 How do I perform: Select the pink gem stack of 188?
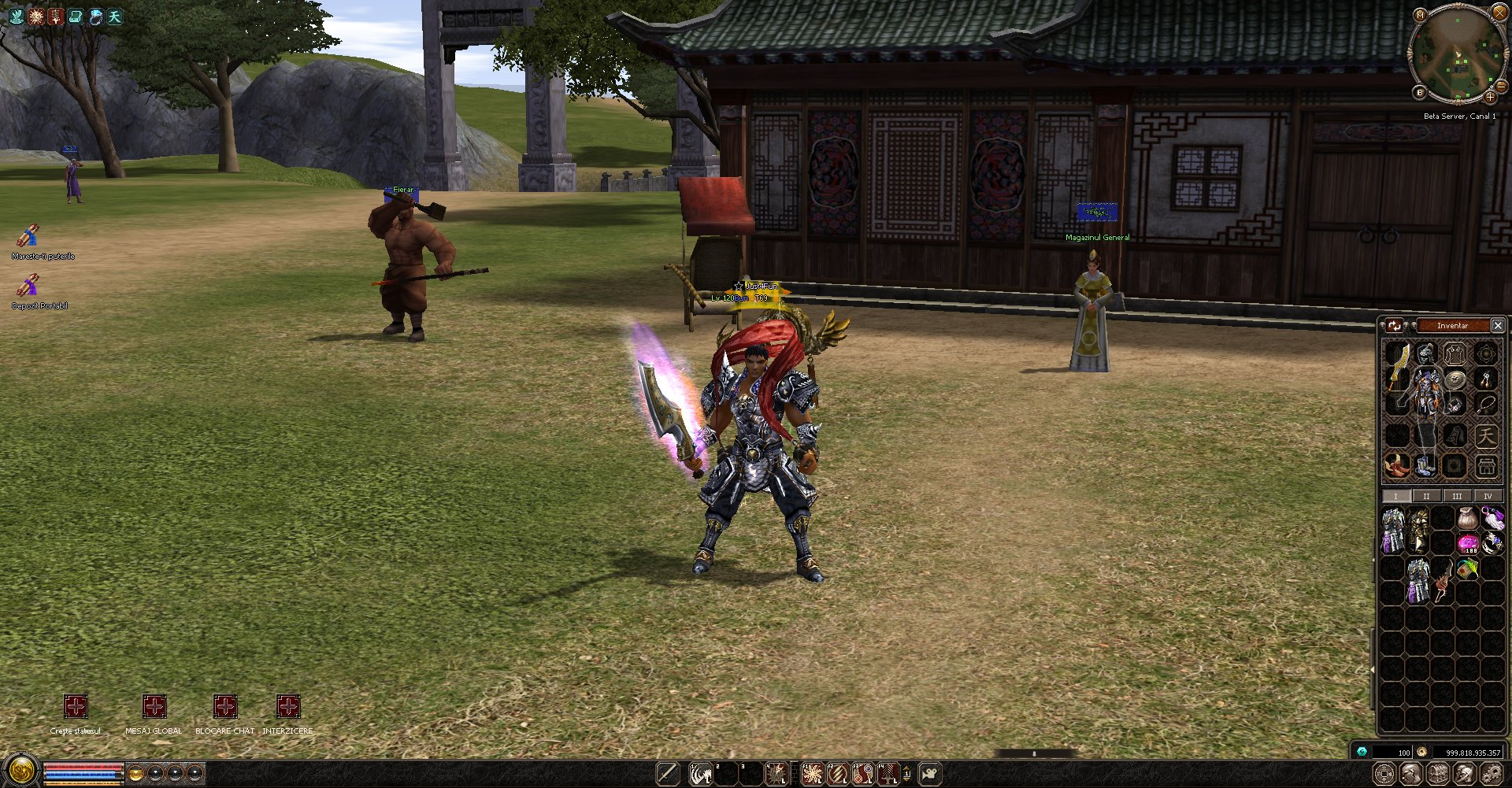click(1468, 543)
